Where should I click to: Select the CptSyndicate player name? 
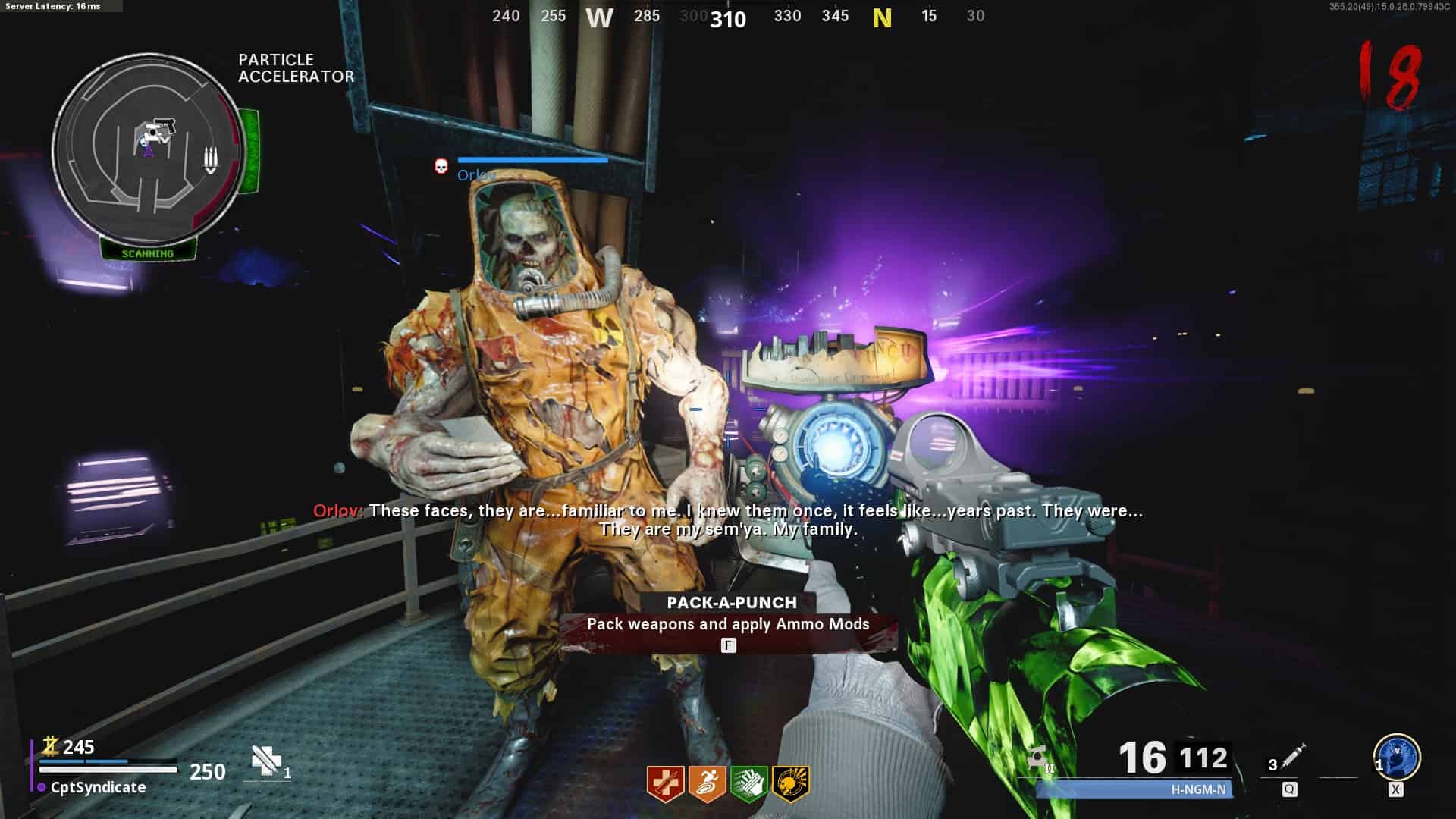click(x=98, y=787)
